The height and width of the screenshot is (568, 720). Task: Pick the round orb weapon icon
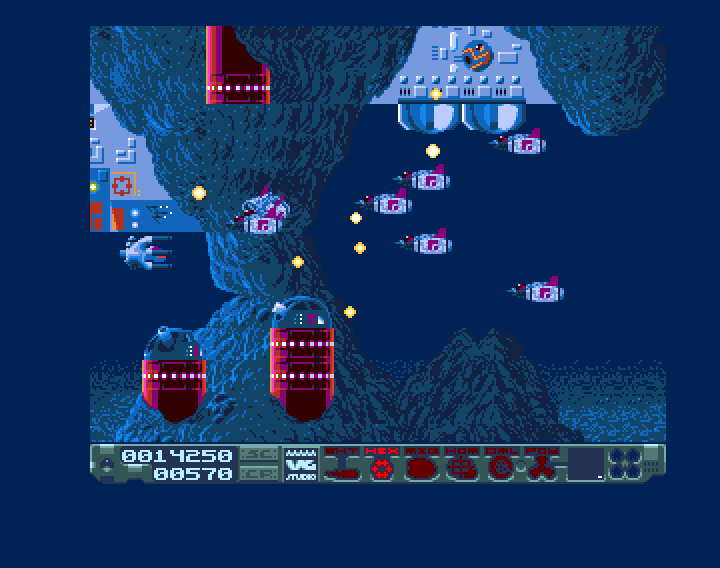(x=499, y=466)
